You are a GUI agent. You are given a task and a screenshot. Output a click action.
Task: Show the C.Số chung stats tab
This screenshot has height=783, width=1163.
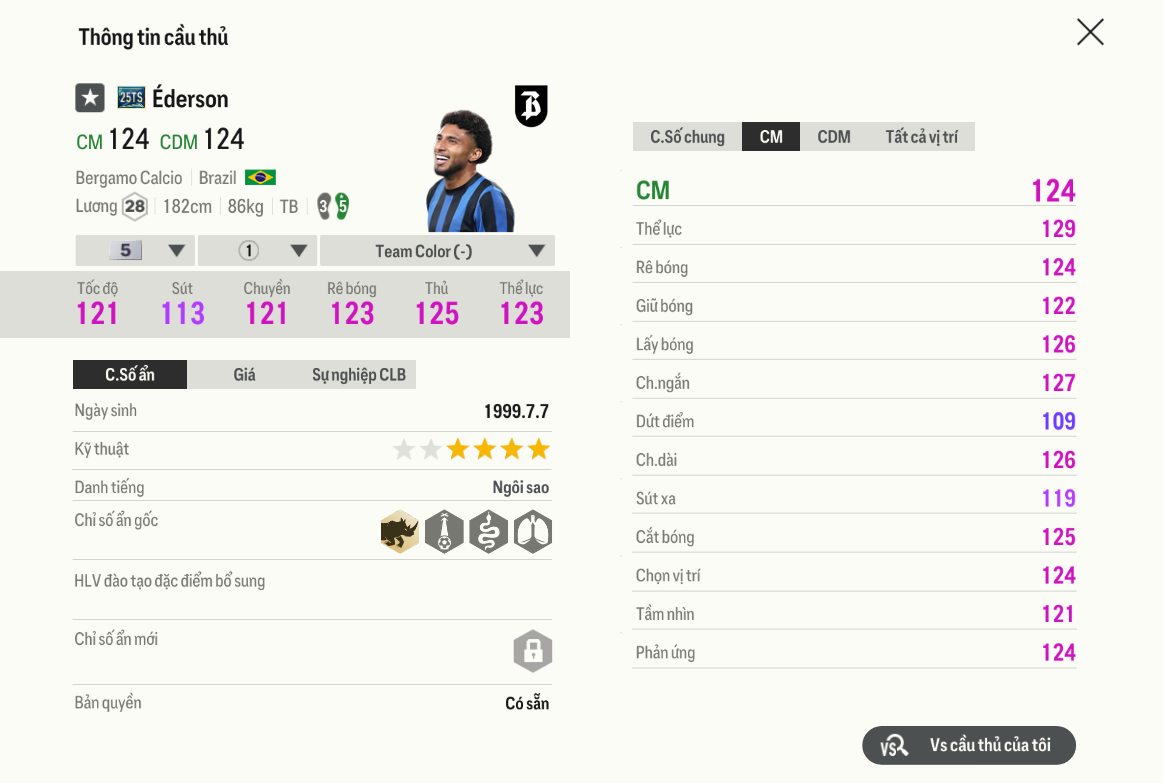(687, 137)
